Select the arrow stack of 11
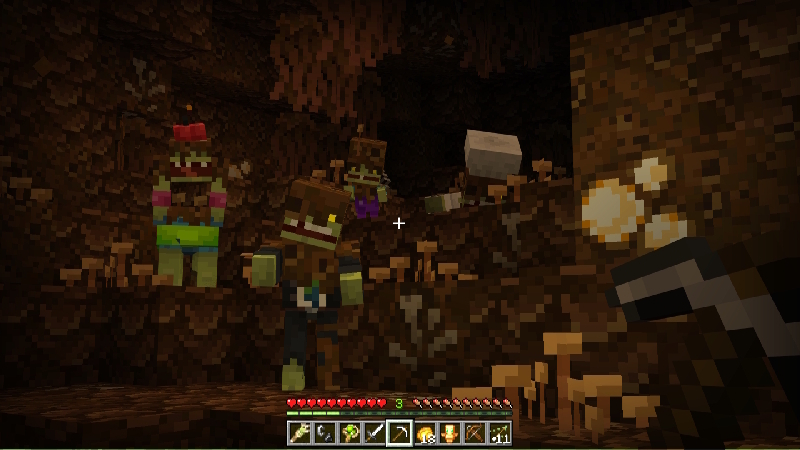The height and width of the screenshot is (450, 800). (x=499, y=433)
